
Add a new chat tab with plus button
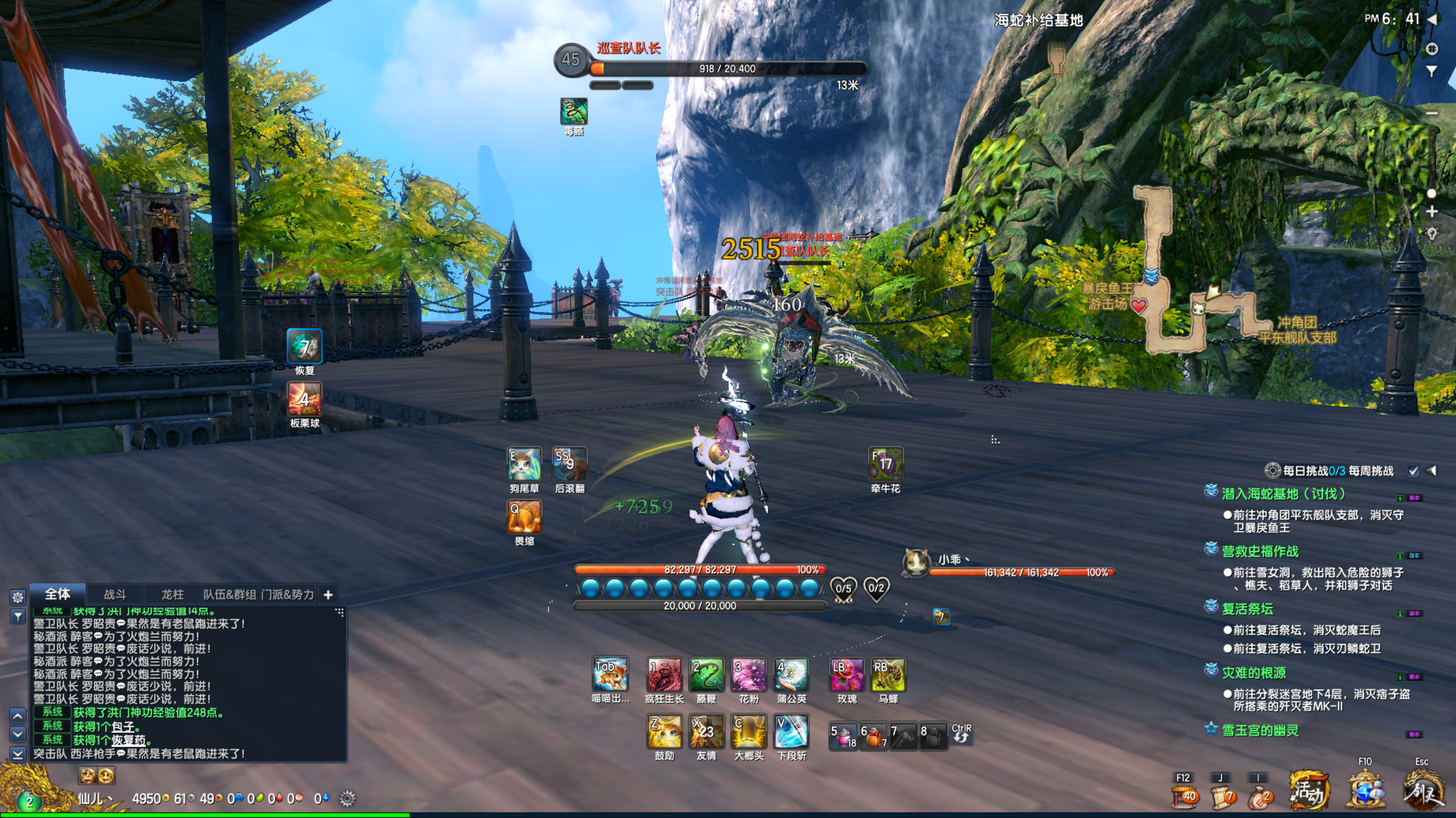click(328, 595)
